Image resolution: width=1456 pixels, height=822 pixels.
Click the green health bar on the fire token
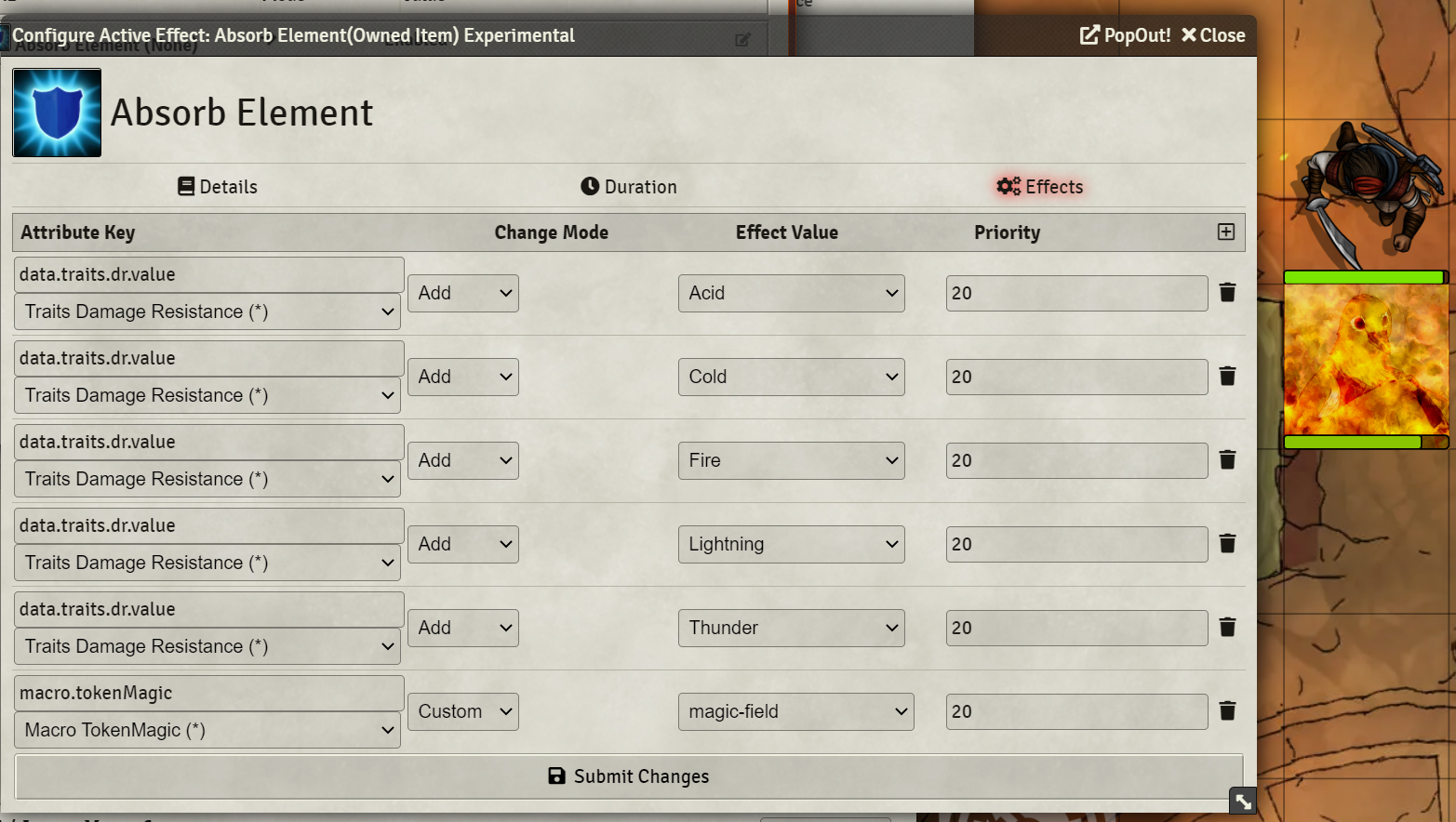tap(1365, 275)
